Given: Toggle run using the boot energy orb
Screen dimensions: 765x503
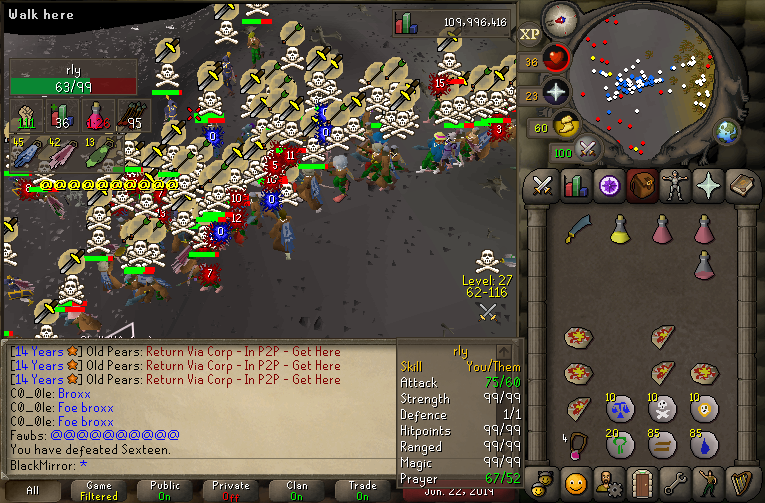Looking at the screenshot, I should click(567, 126).
